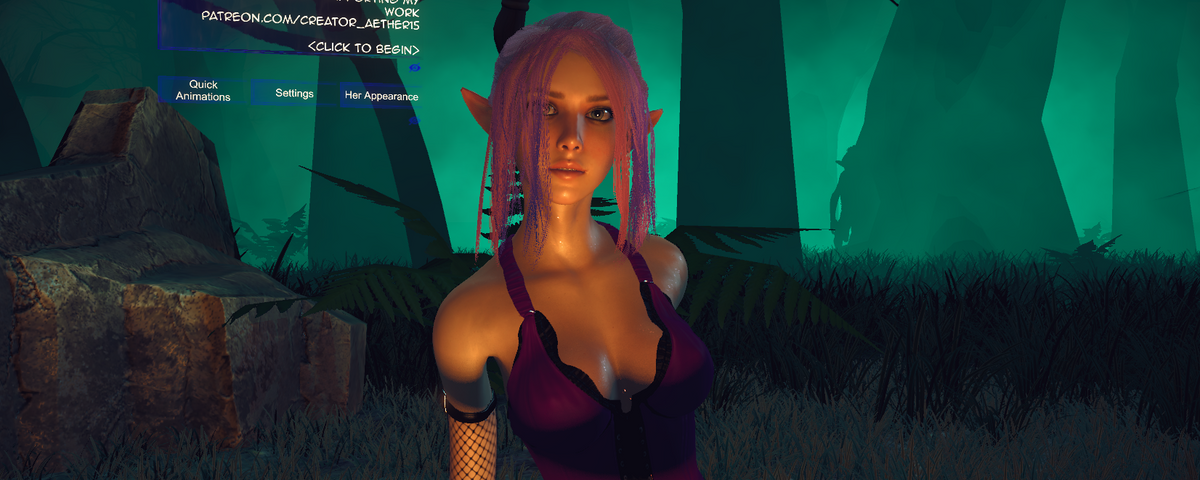
Task: Open the Quick Animations menu
Action: [203, 91]
